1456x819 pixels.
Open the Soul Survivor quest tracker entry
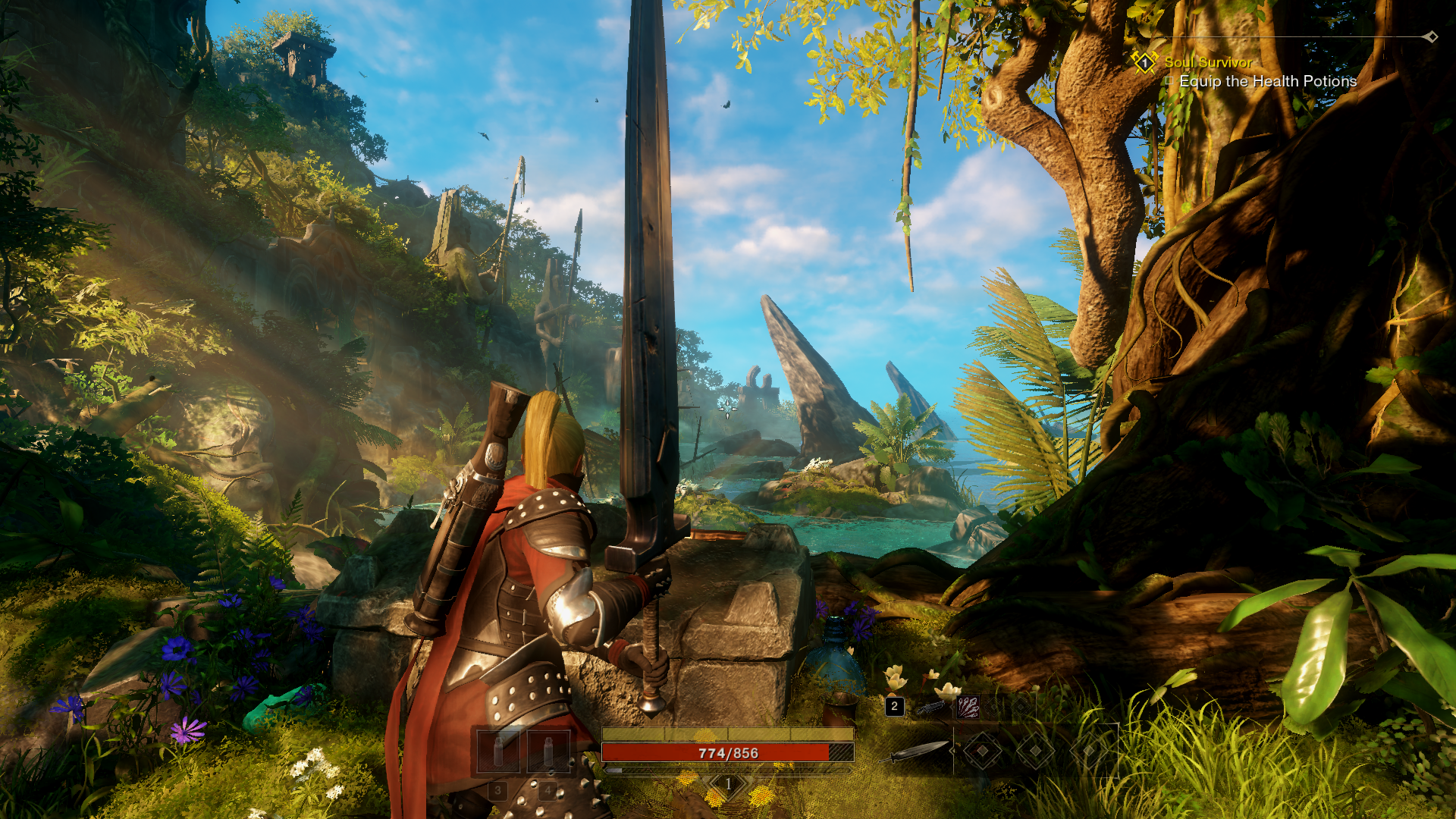[1208, 62]
